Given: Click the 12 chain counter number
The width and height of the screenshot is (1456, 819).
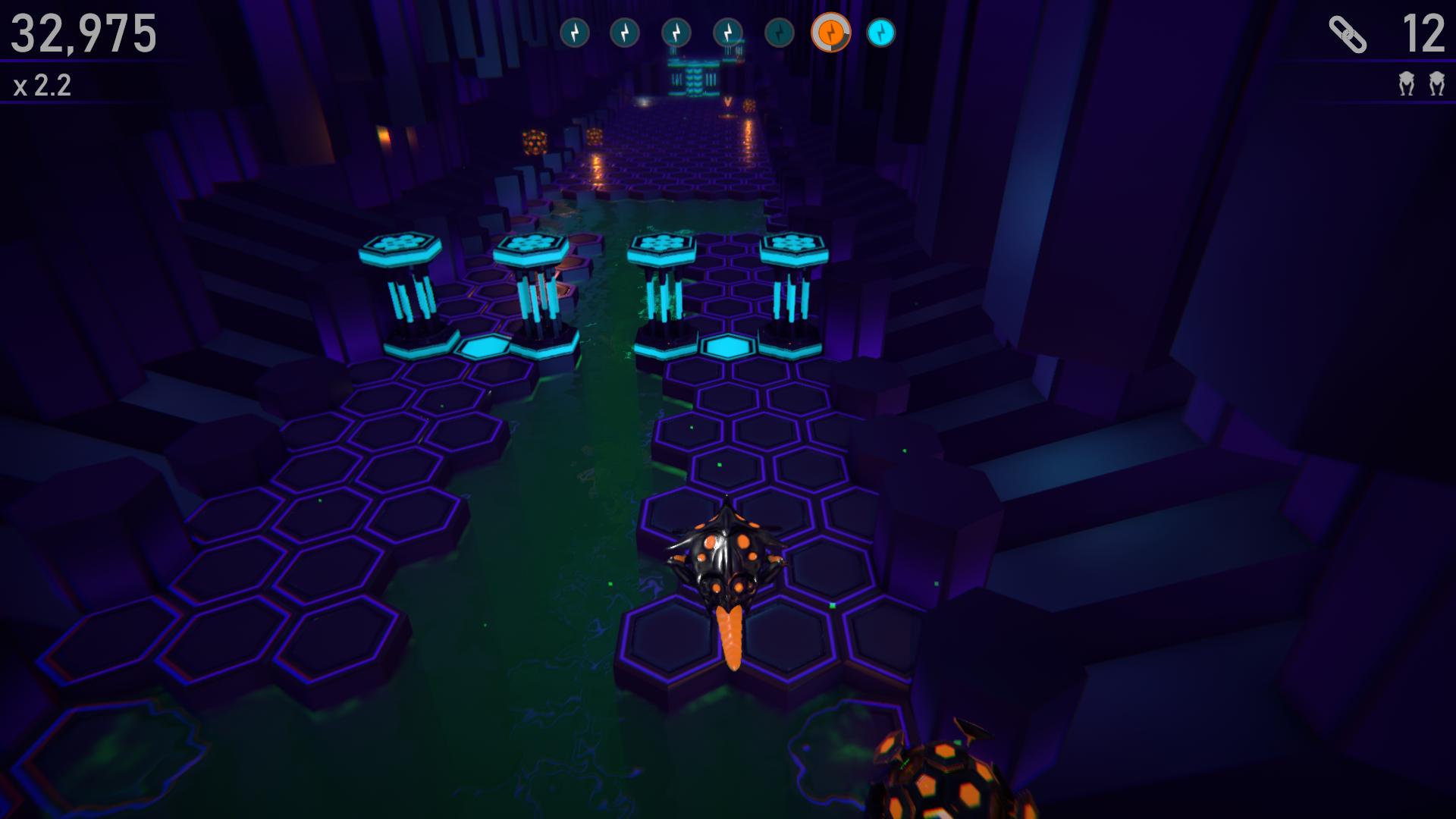Looking at the screenshot, I should (1426, 33).
